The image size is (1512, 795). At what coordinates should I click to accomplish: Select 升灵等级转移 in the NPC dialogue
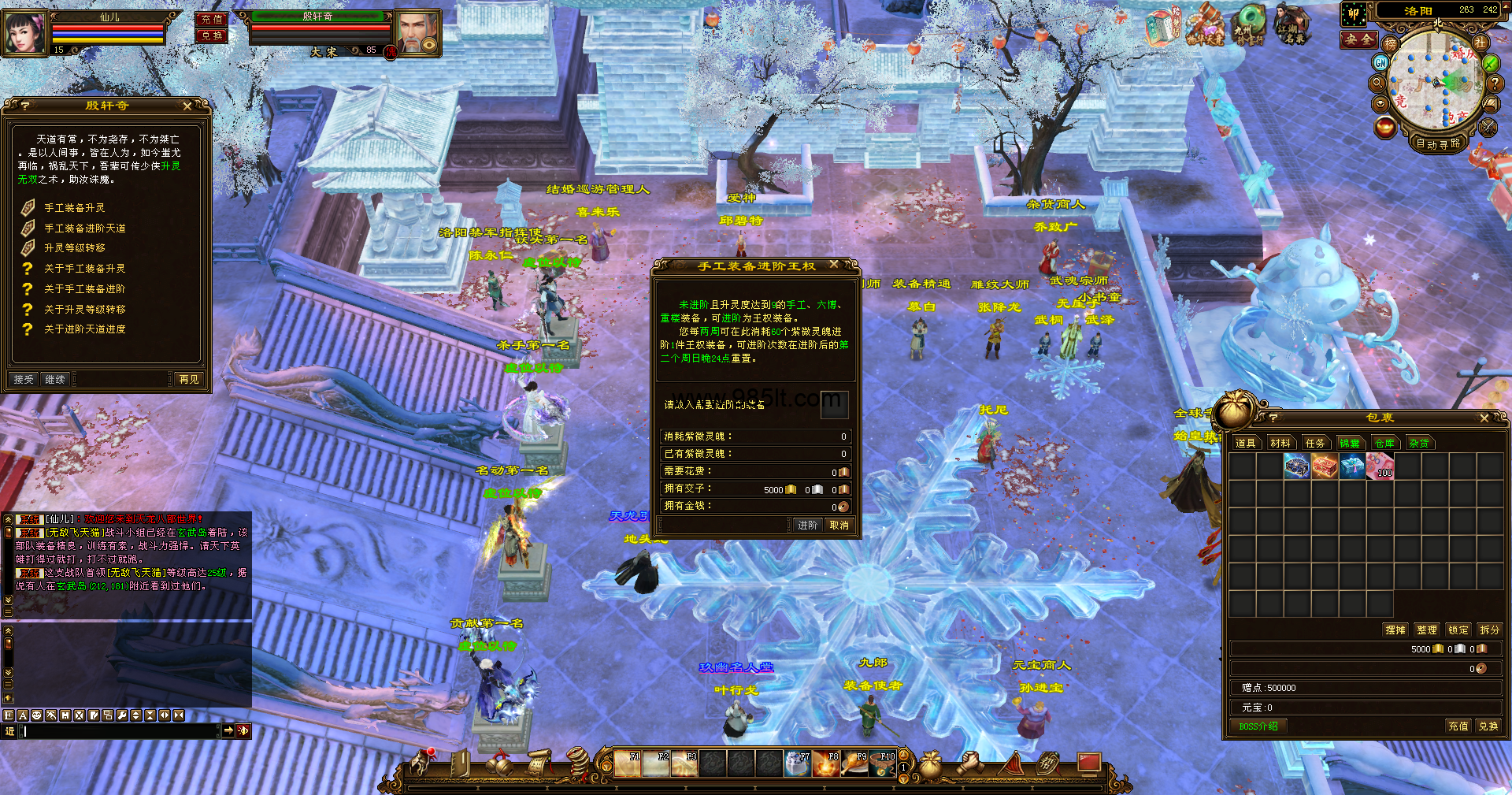tap(74, 248)
